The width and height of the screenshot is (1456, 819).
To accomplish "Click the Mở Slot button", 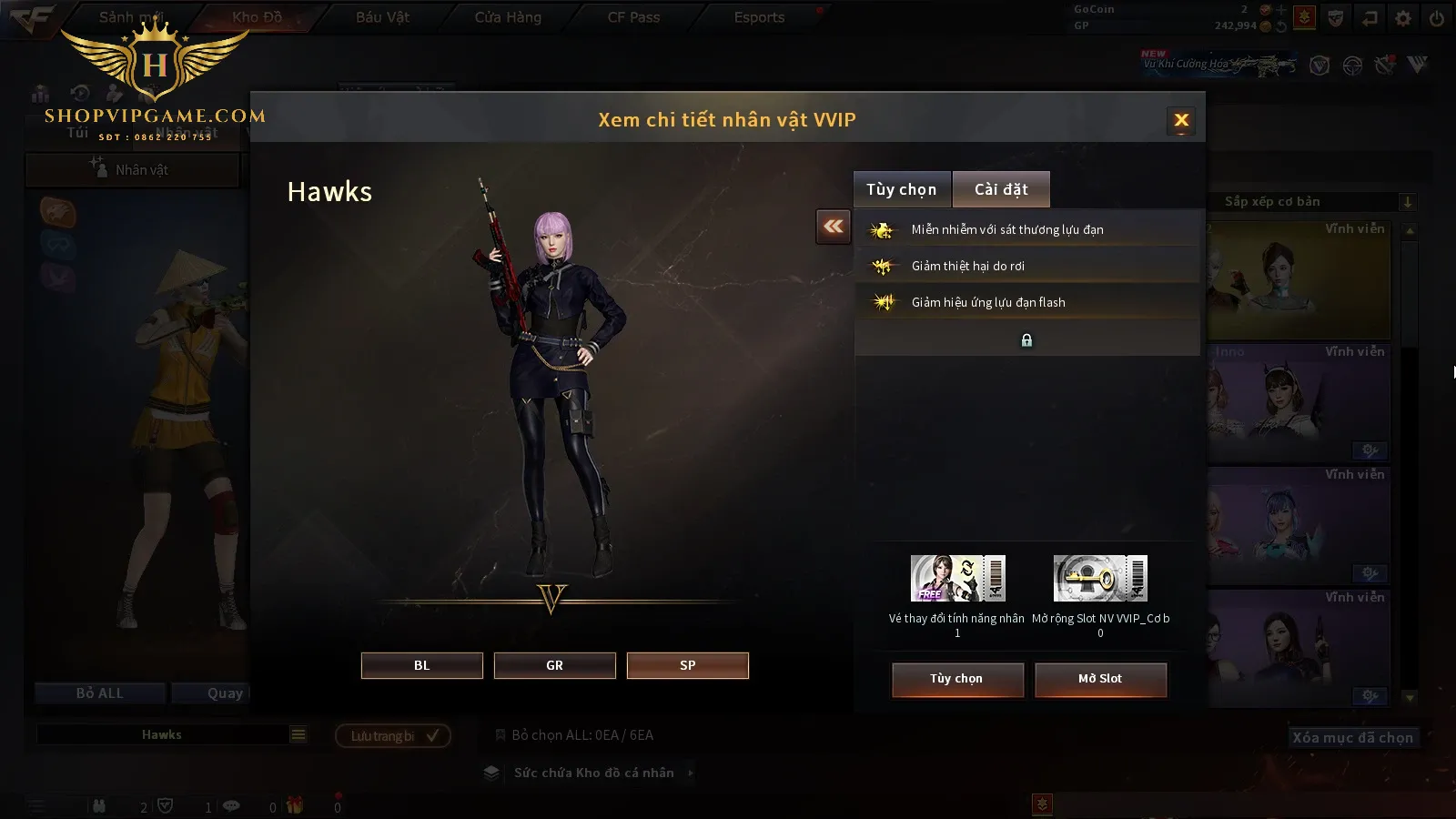I will coord(1099,679).
